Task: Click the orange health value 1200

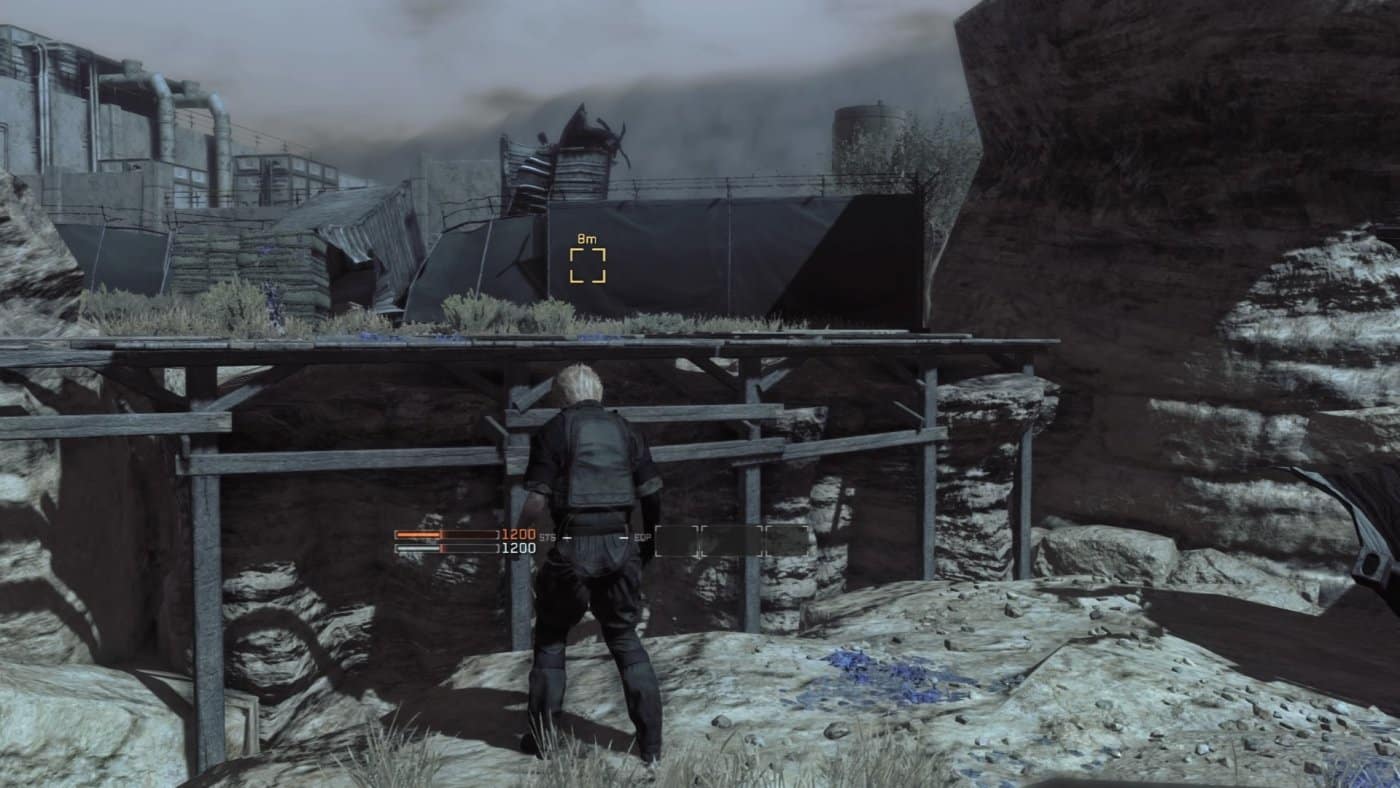Action: click(518, 534)
